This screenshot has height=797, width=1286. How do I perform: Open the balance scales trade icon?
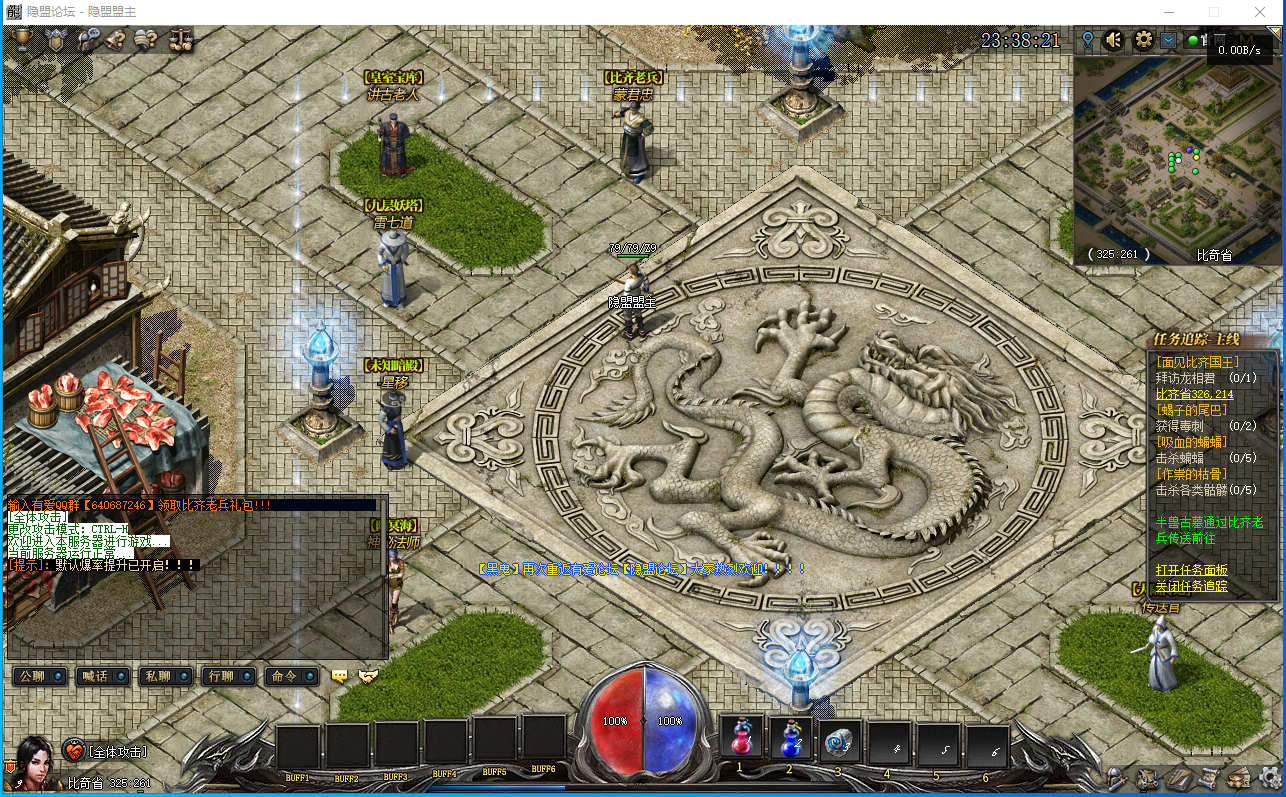point(181,40)
